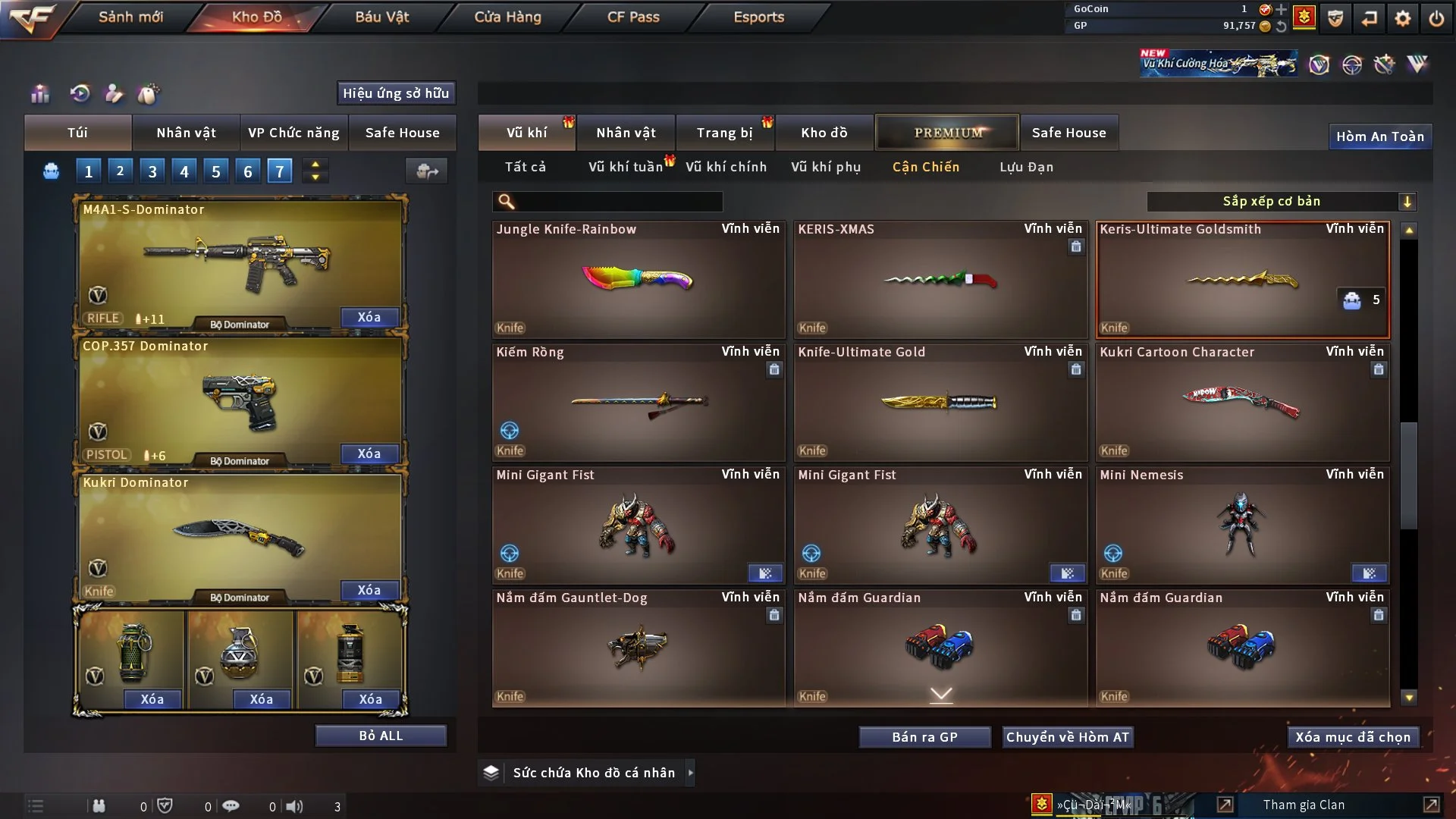Select the Vũ khí chính filter
Image resolution: width=1456 pixels, height=819 pixels.
click(726, 167)
